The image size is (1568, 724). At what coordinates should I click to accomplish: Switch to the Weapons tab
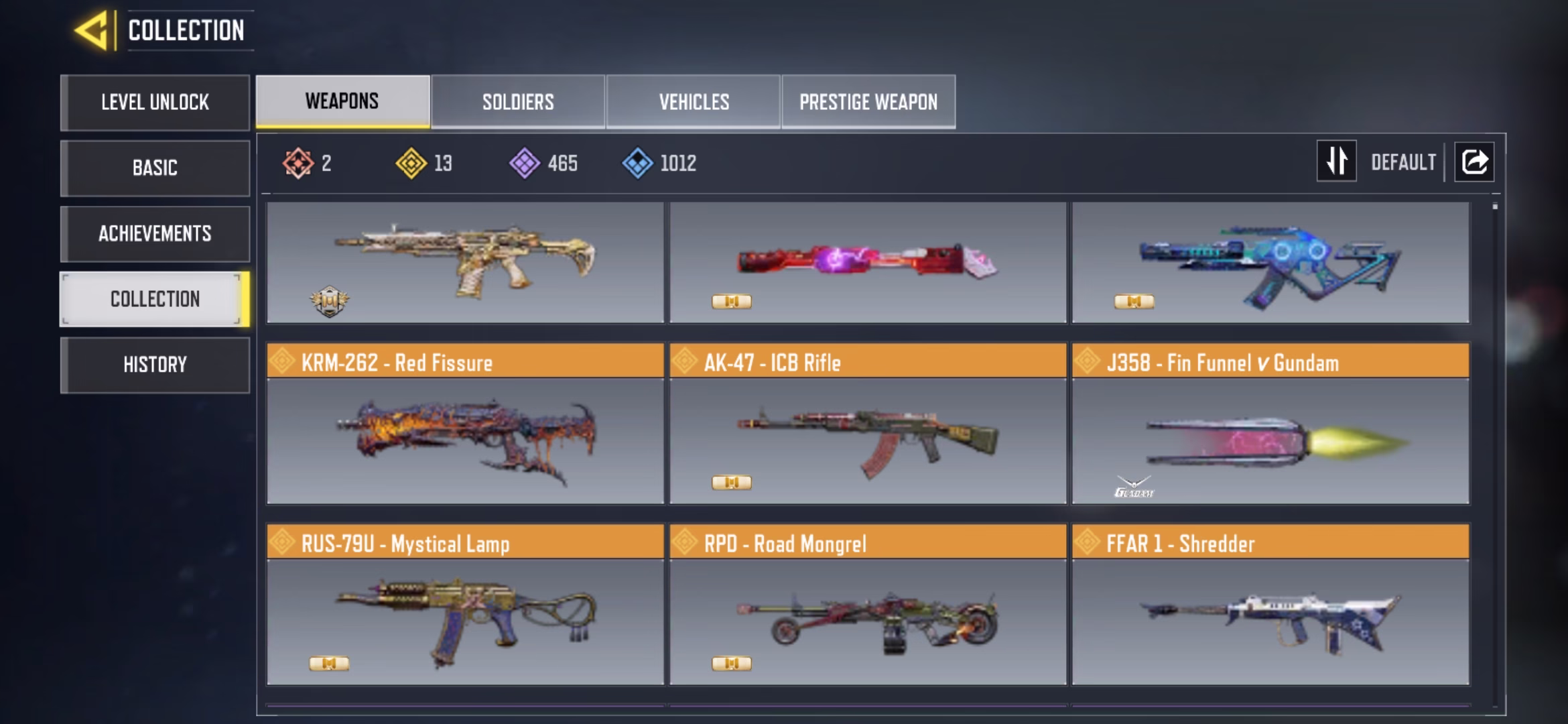tap(342, 101)
